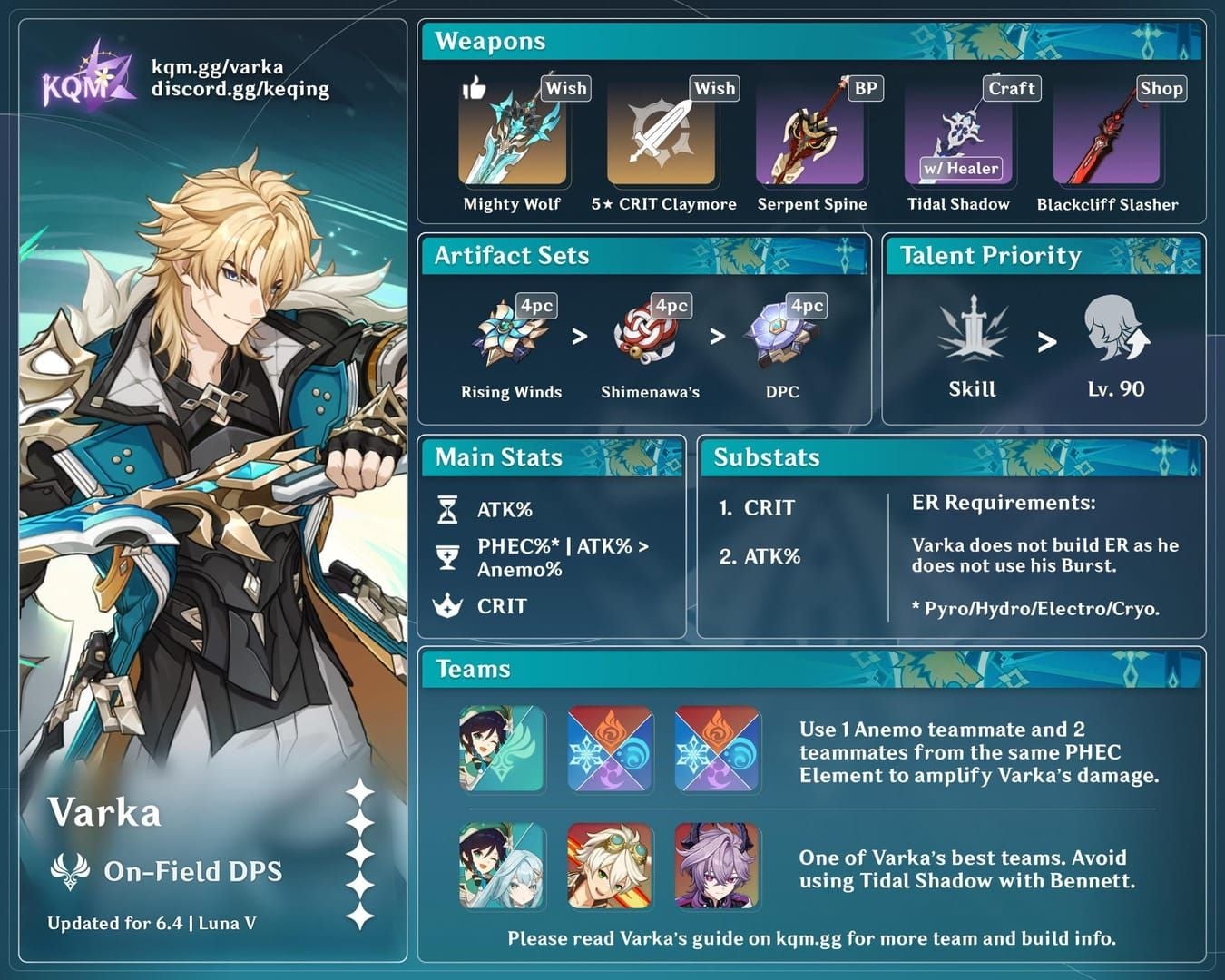Choose the Venti and Faruzan split portrait
1225x980 pixels.
tap(502, 866)
